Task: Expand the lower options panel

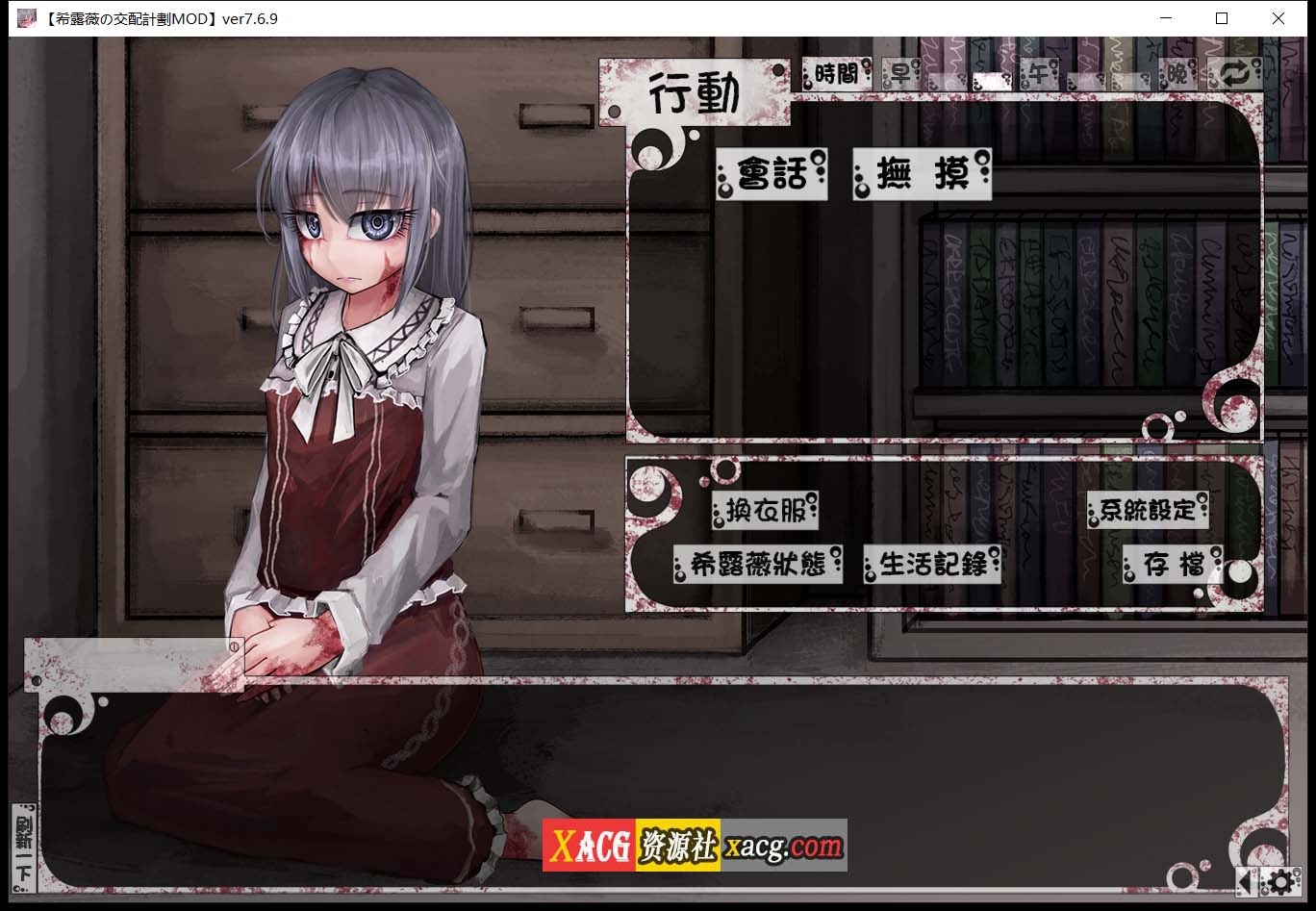Action: [x=943, y=532]
